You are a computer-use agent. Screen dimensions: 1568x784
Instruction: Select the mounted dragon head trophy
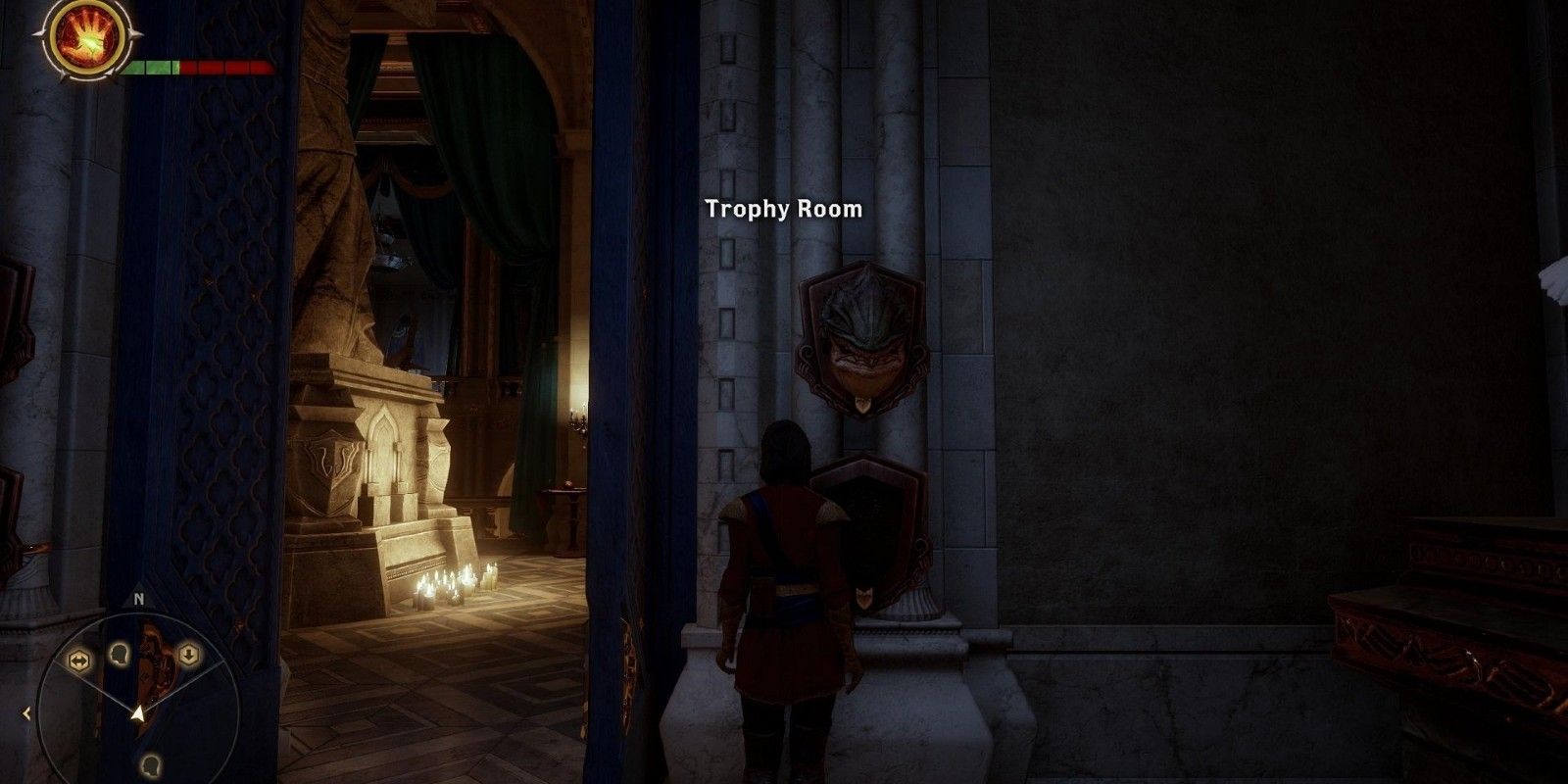(862, 338)
